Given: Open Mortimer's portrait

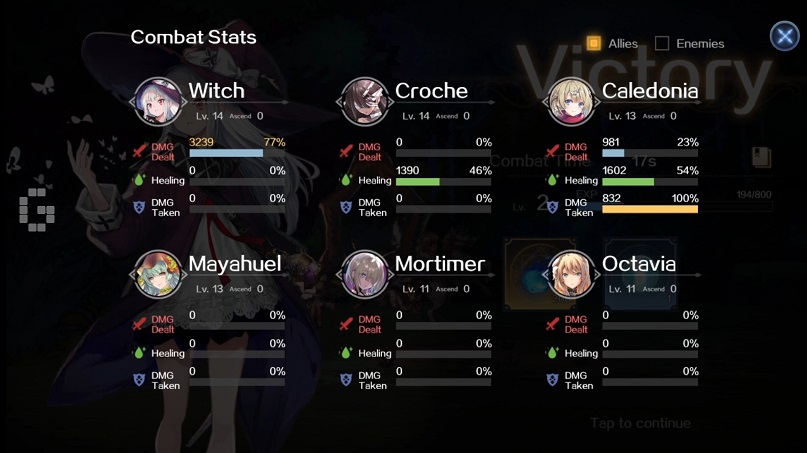Looking at the screenshot, I should coord(365,274).
